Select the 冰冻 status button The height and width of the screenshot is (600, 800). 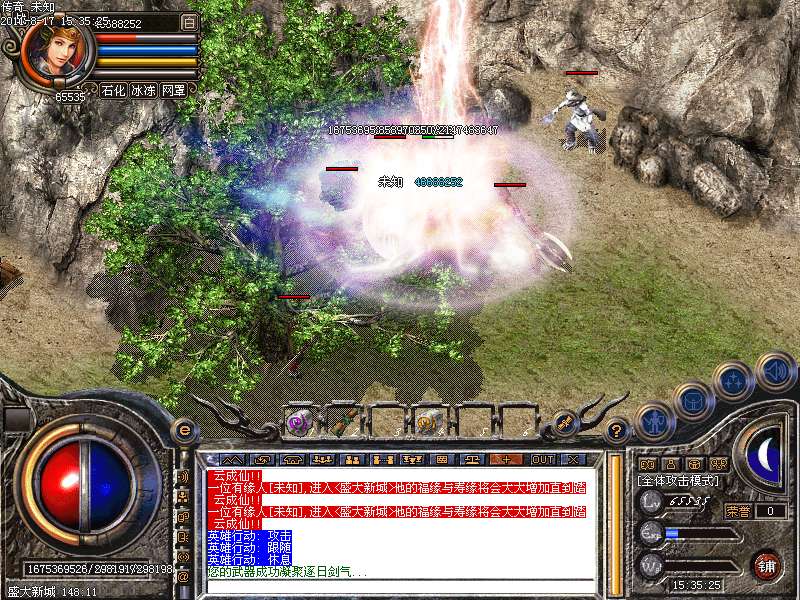pyautogui.click(x=143, y=90)
